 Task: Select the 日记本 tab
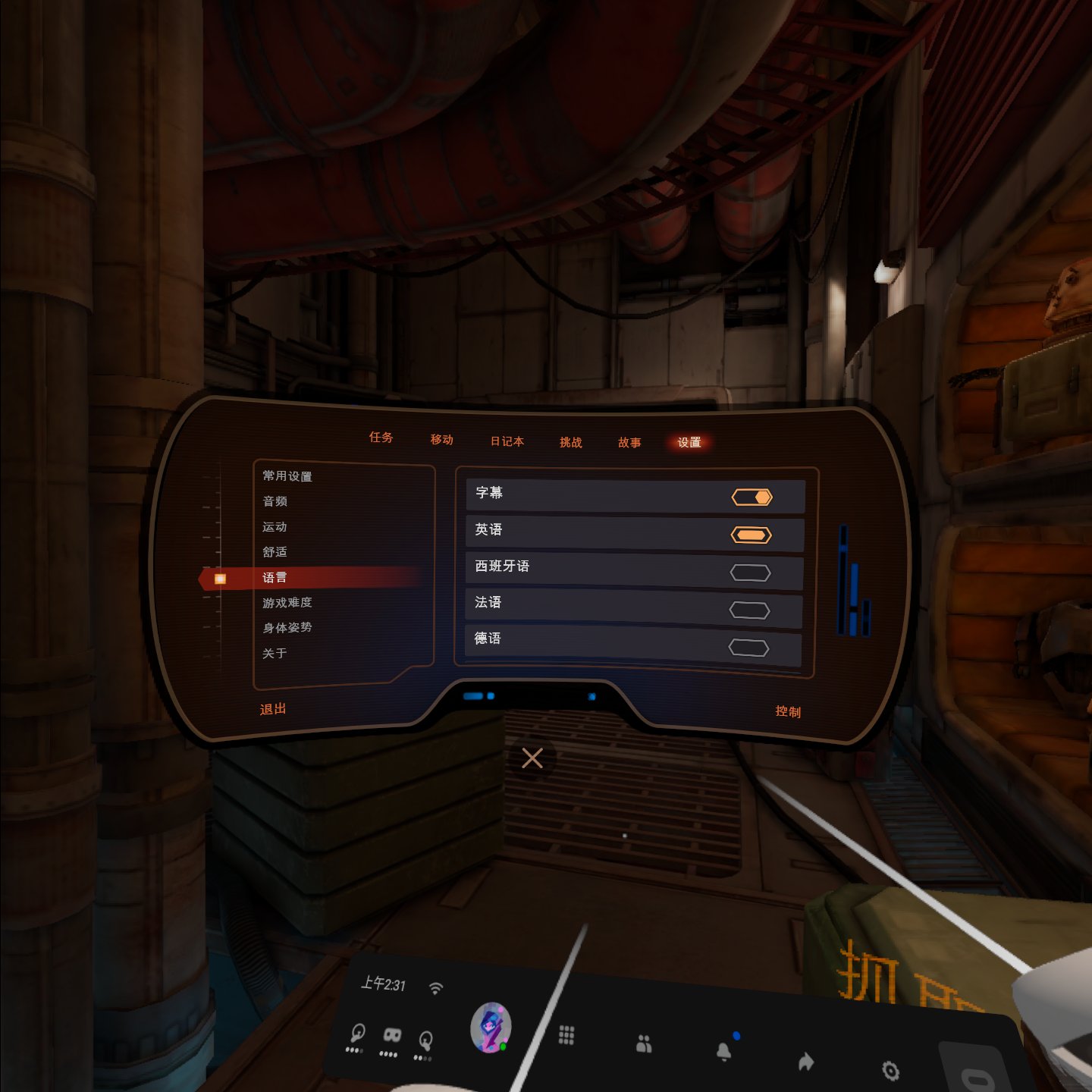507,441
